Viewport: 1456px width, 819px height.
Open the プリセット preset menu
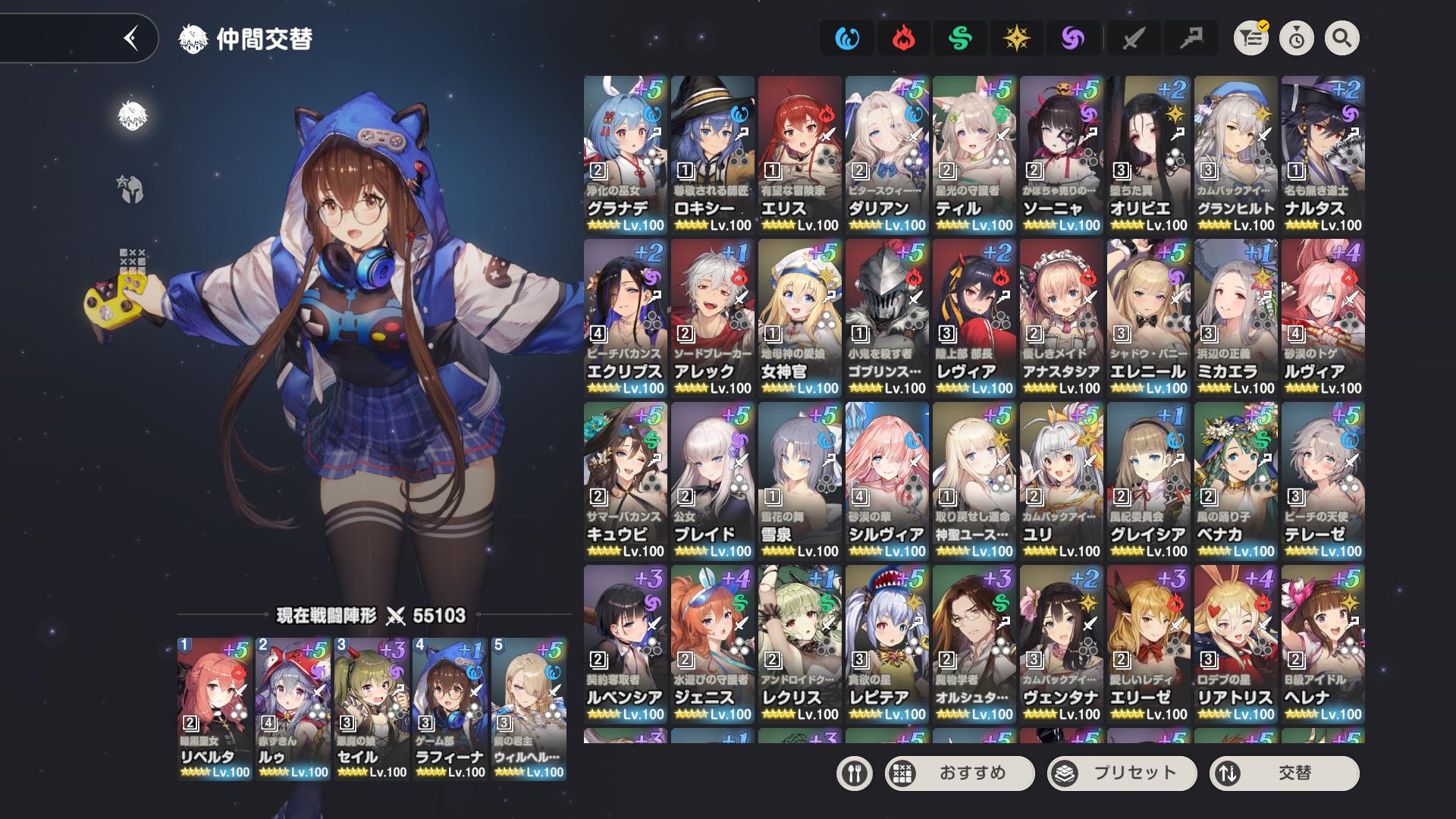[x=1122, y=773]
